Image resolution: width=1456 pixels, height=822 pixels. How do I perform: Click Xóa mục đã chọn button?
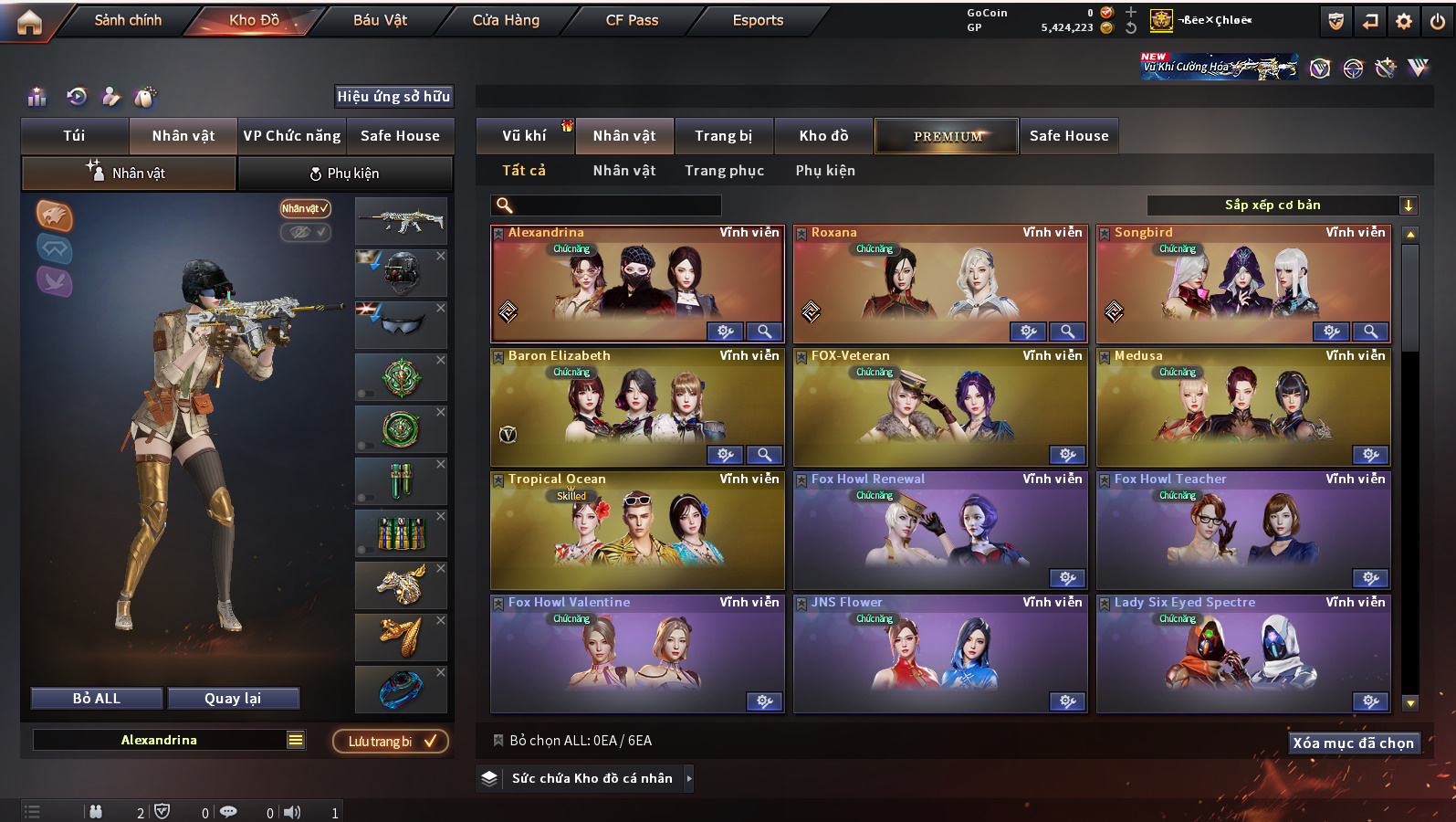[x=1353, y=743]
